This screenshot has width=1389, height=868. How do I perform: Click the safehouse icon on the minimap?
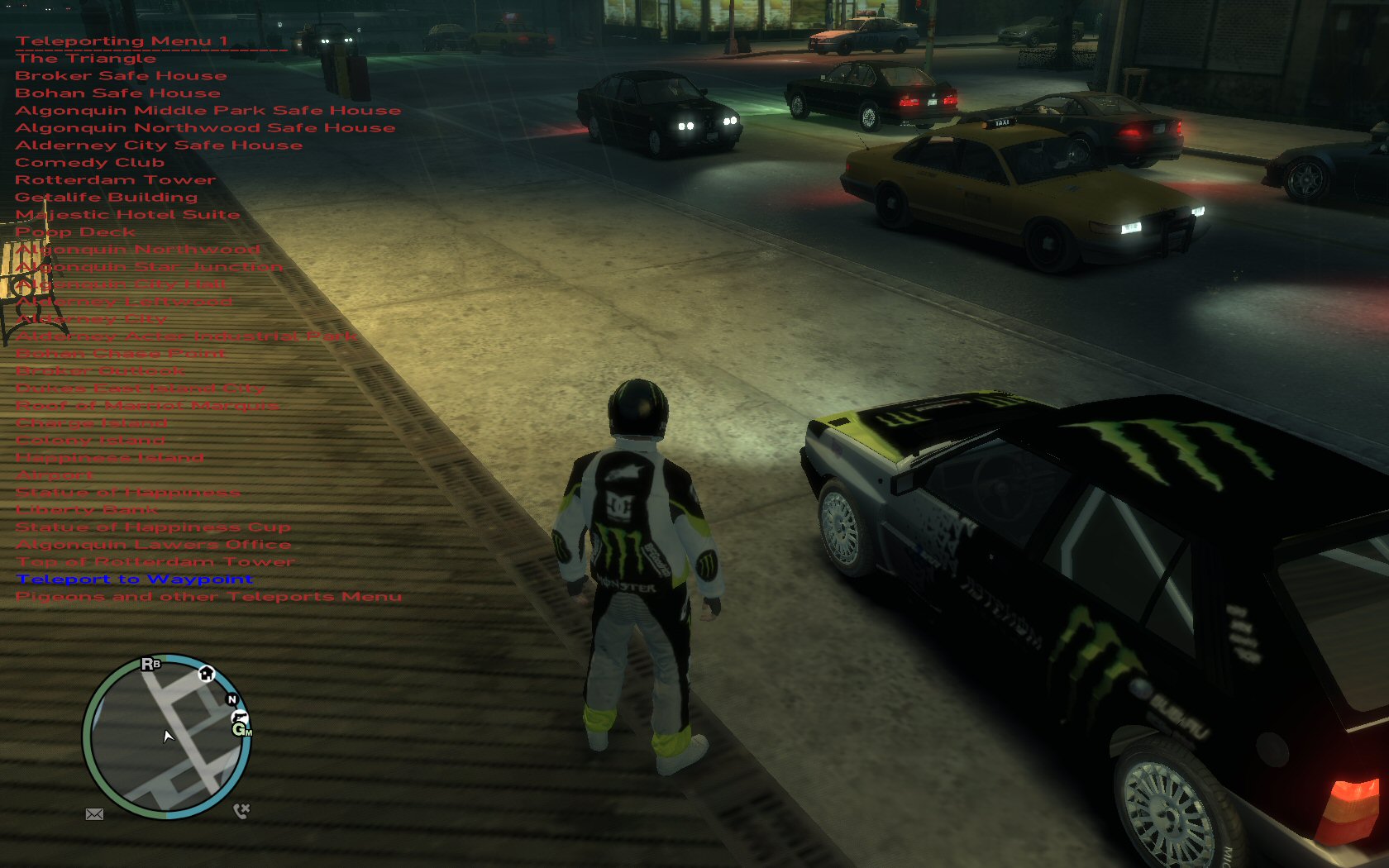pos(206,674)
